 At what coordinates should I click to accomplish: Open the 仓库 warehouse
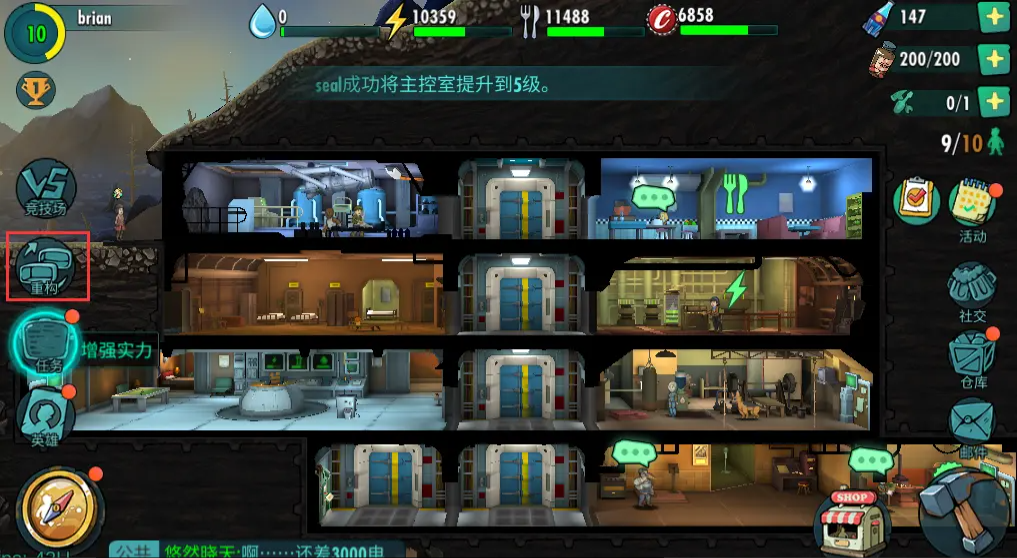point(972,360)
